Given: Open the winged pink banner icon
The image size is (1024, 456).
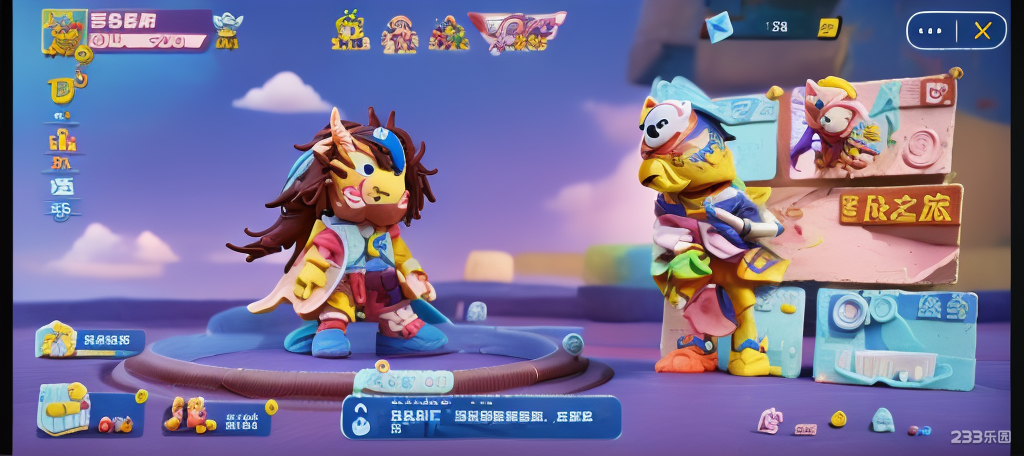Looking at the screenshot, I should pos(516,32).
